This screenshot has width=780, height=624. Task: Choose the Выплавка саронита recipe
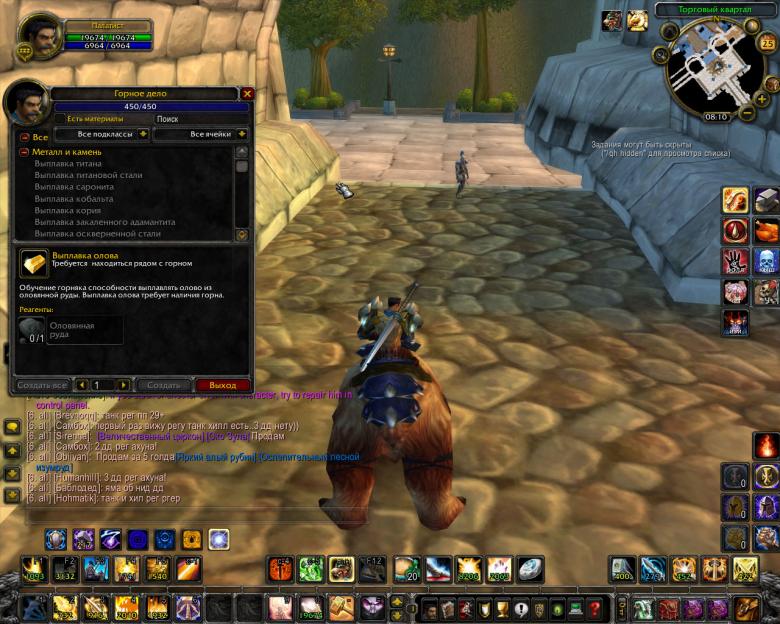click(74, 187)
